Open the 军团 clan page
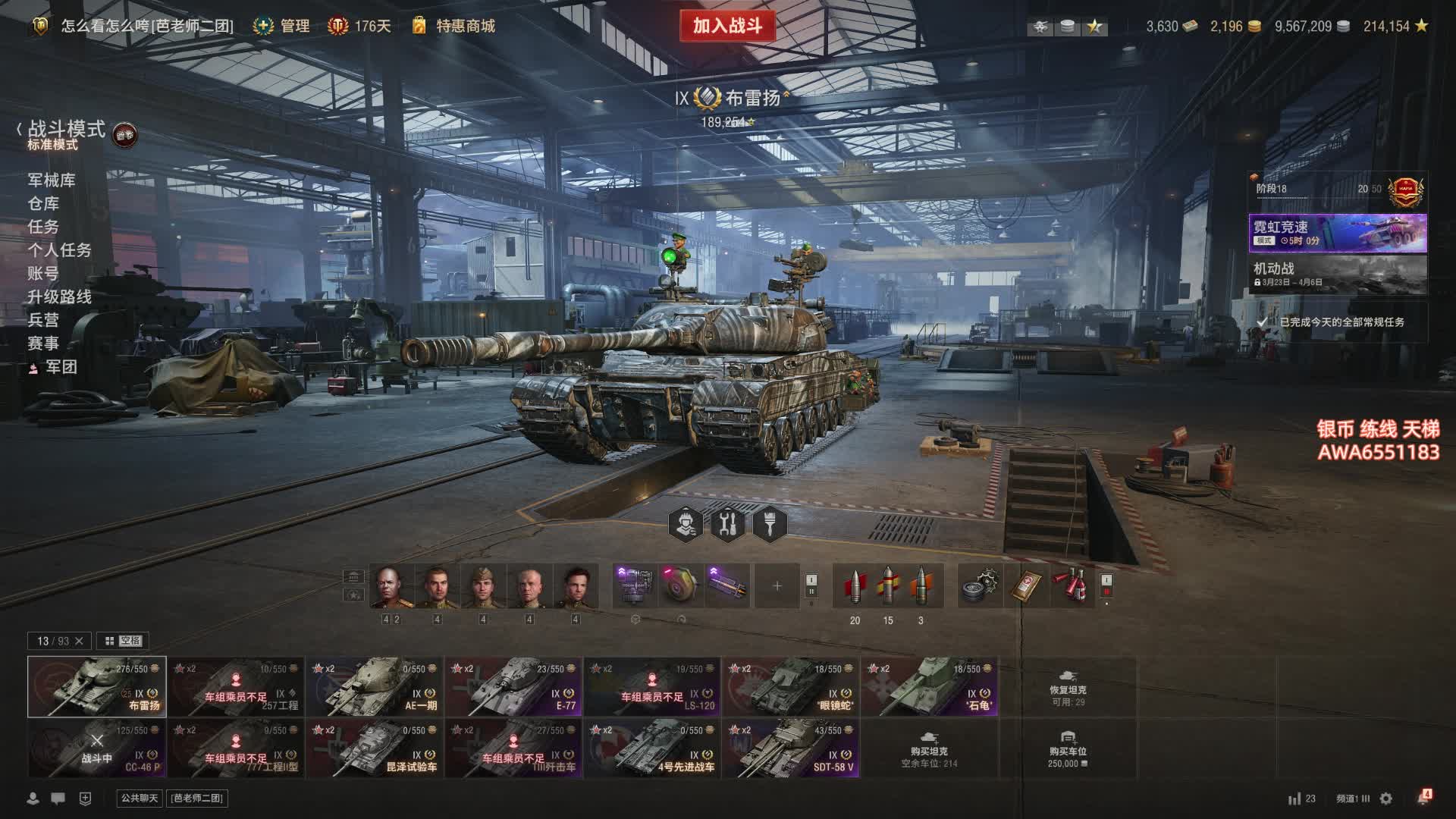The image size is (1456, 819). point(61,367)
